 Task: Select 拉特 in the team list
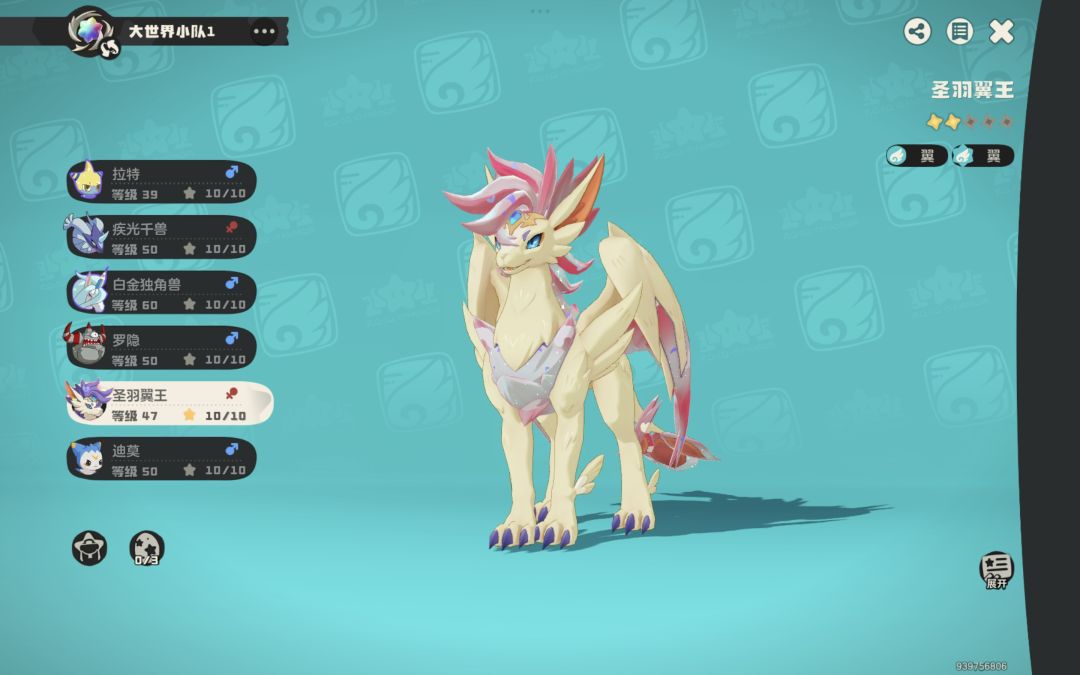pyautogui.click(x=162, y=182)
